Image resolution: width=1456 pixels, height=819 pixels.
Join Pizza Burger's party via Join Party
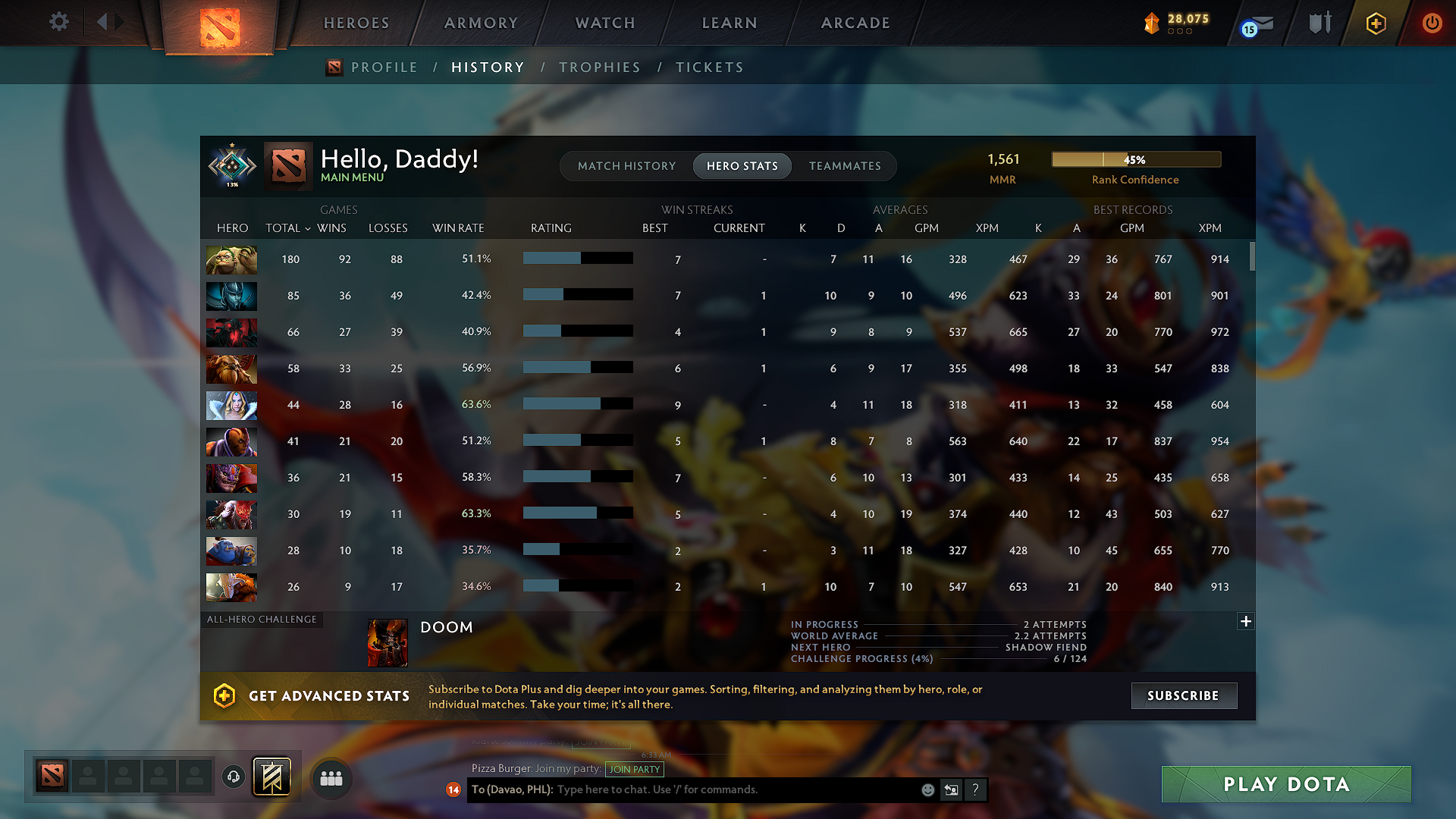(x=635, y=769)
